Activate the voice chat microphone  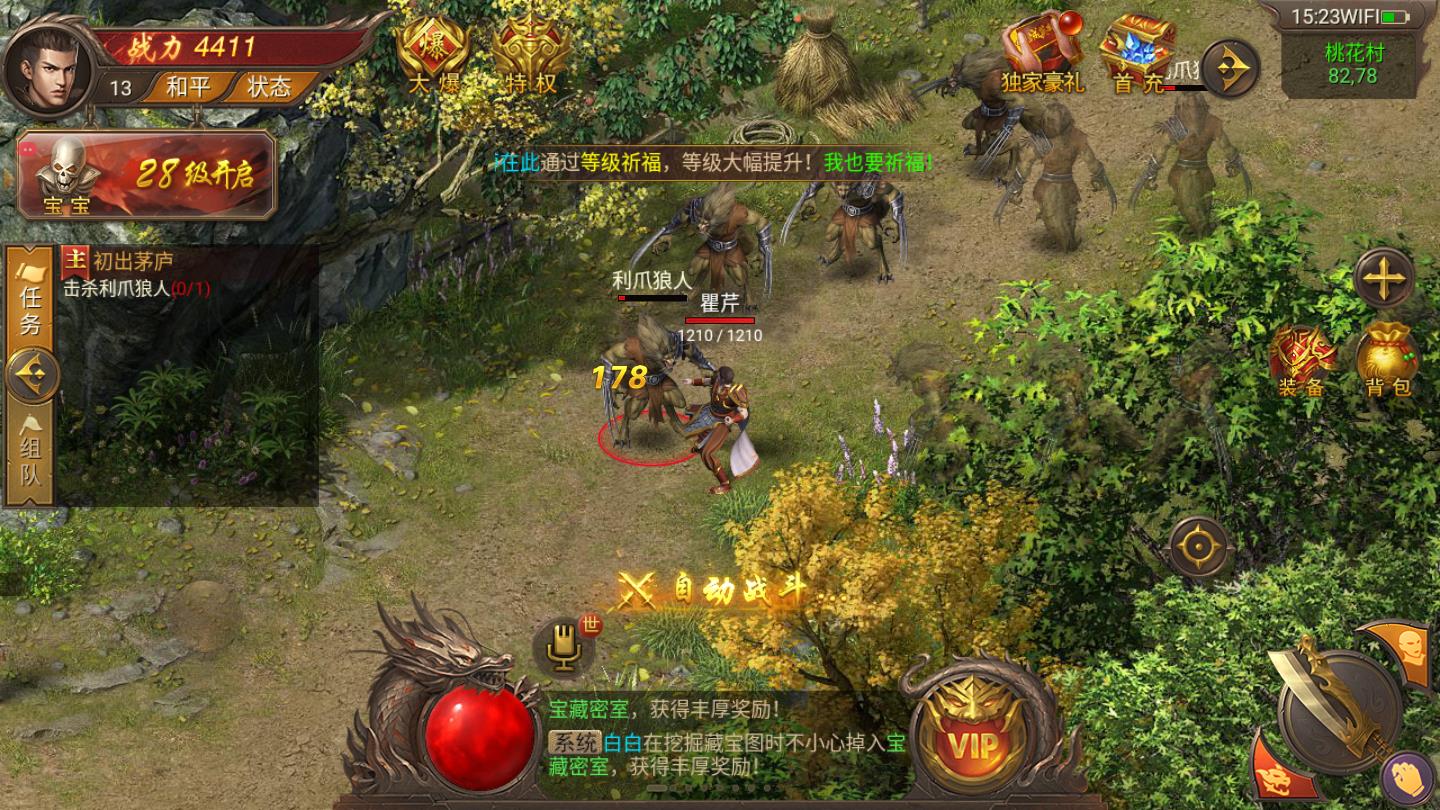point(561,649)
